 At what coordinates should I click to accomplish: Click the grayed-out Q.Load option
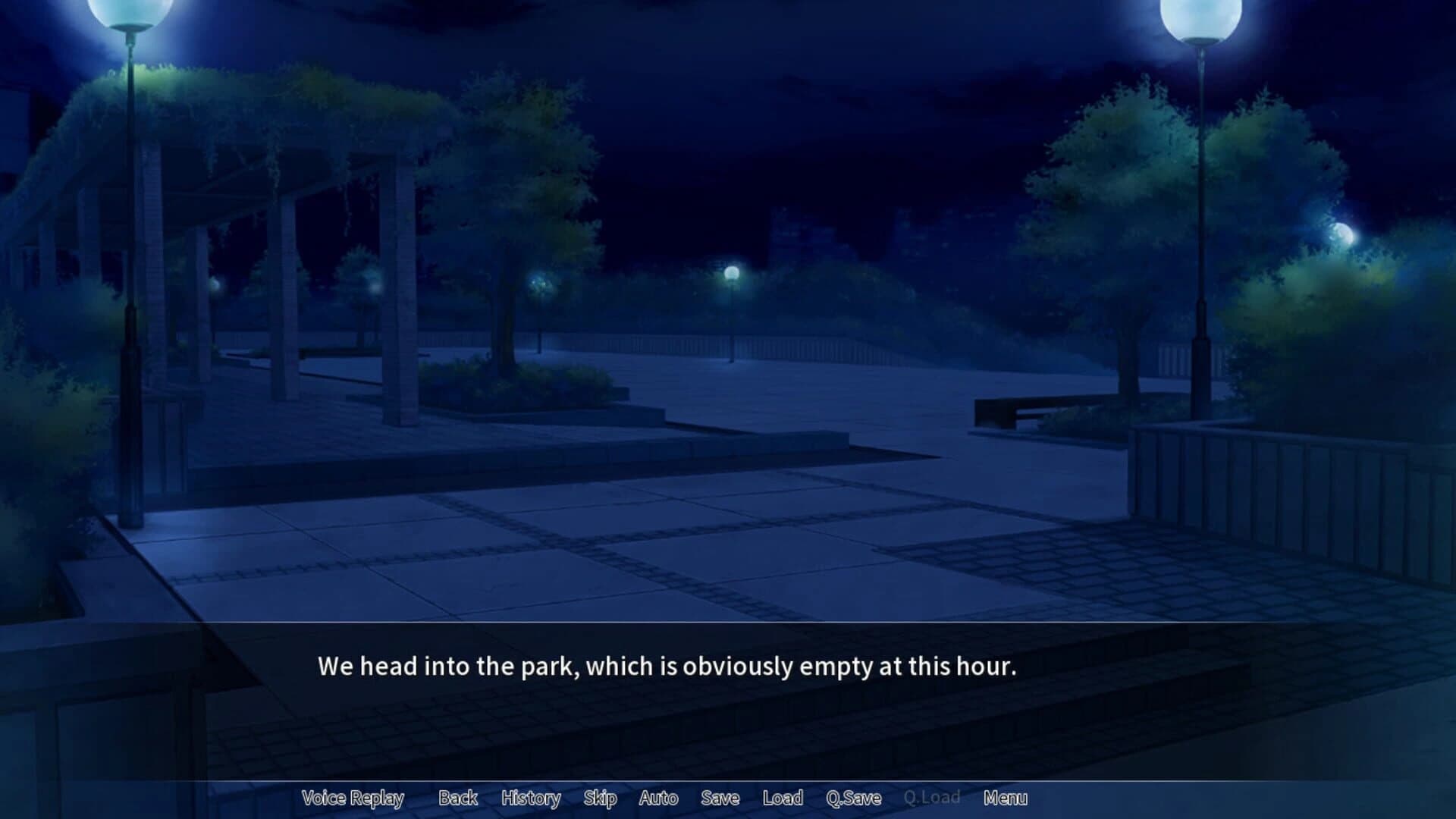(932, 798)
